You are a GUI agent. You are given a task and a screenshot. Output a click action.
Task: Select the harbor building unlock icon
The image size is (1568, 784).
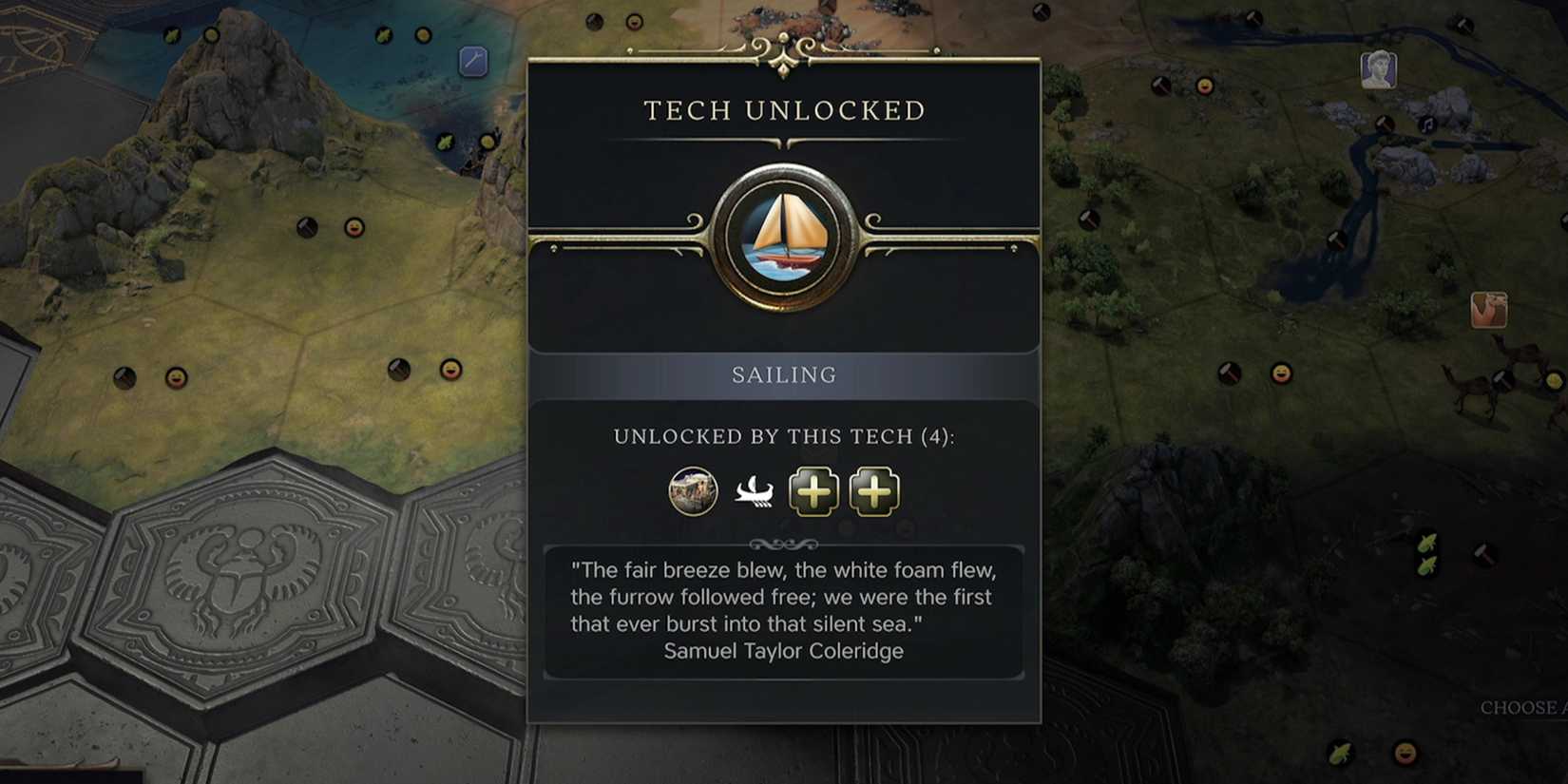pos(693,492)
